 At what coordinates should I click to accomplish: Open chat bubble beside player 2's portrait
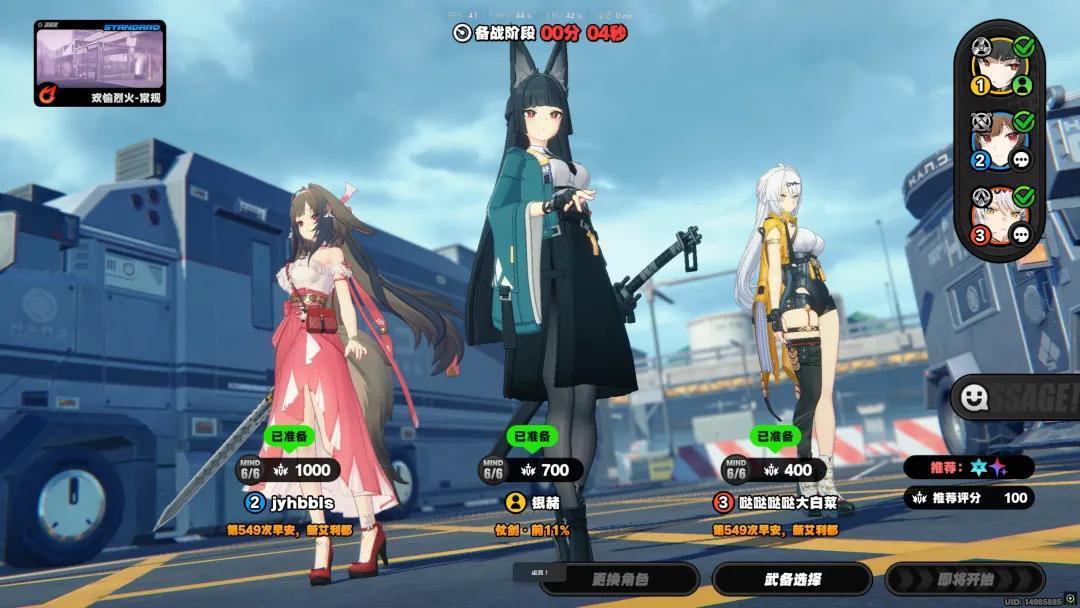[1022, 160]
